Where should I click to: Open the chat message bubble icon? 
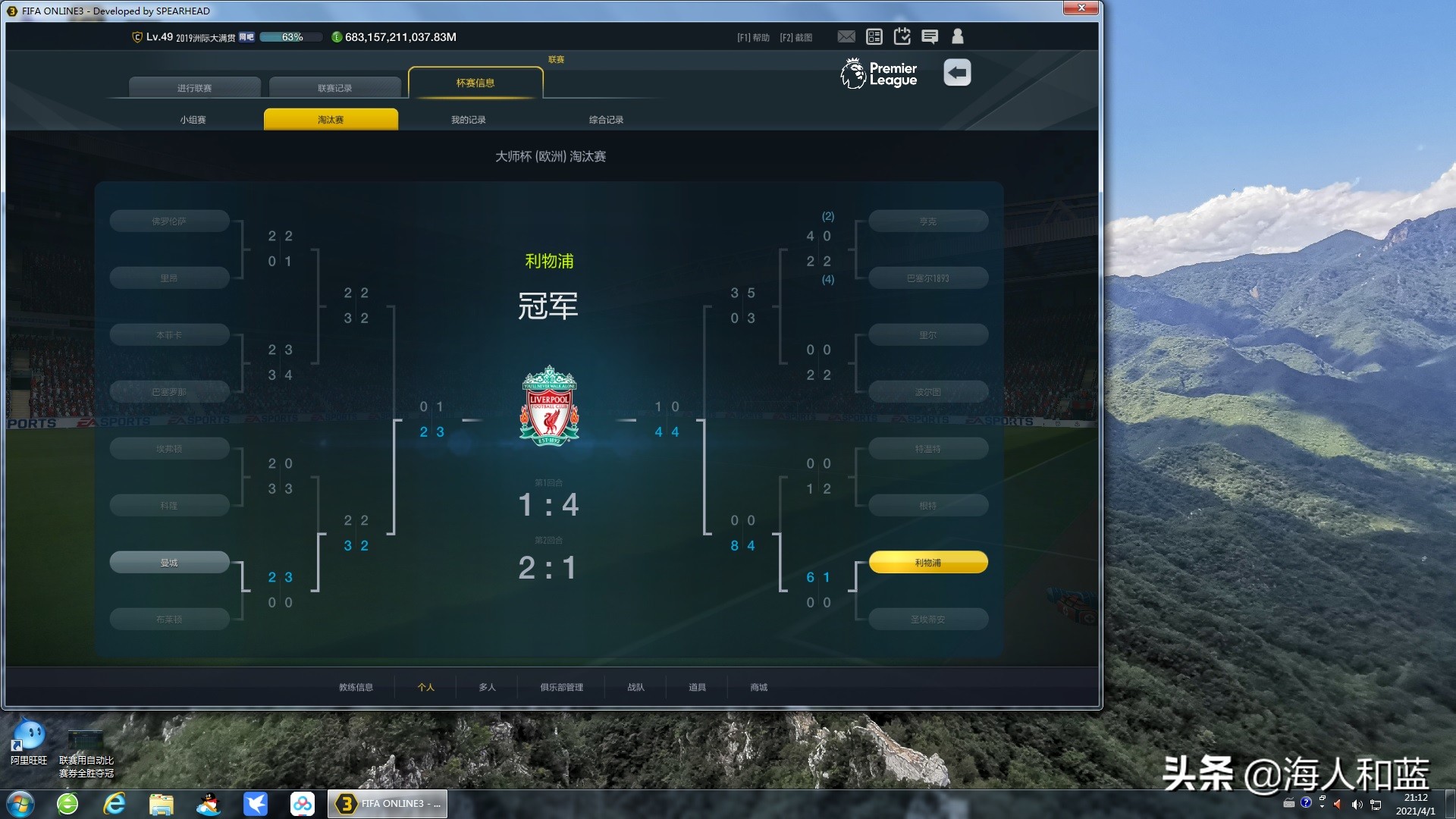930,36
